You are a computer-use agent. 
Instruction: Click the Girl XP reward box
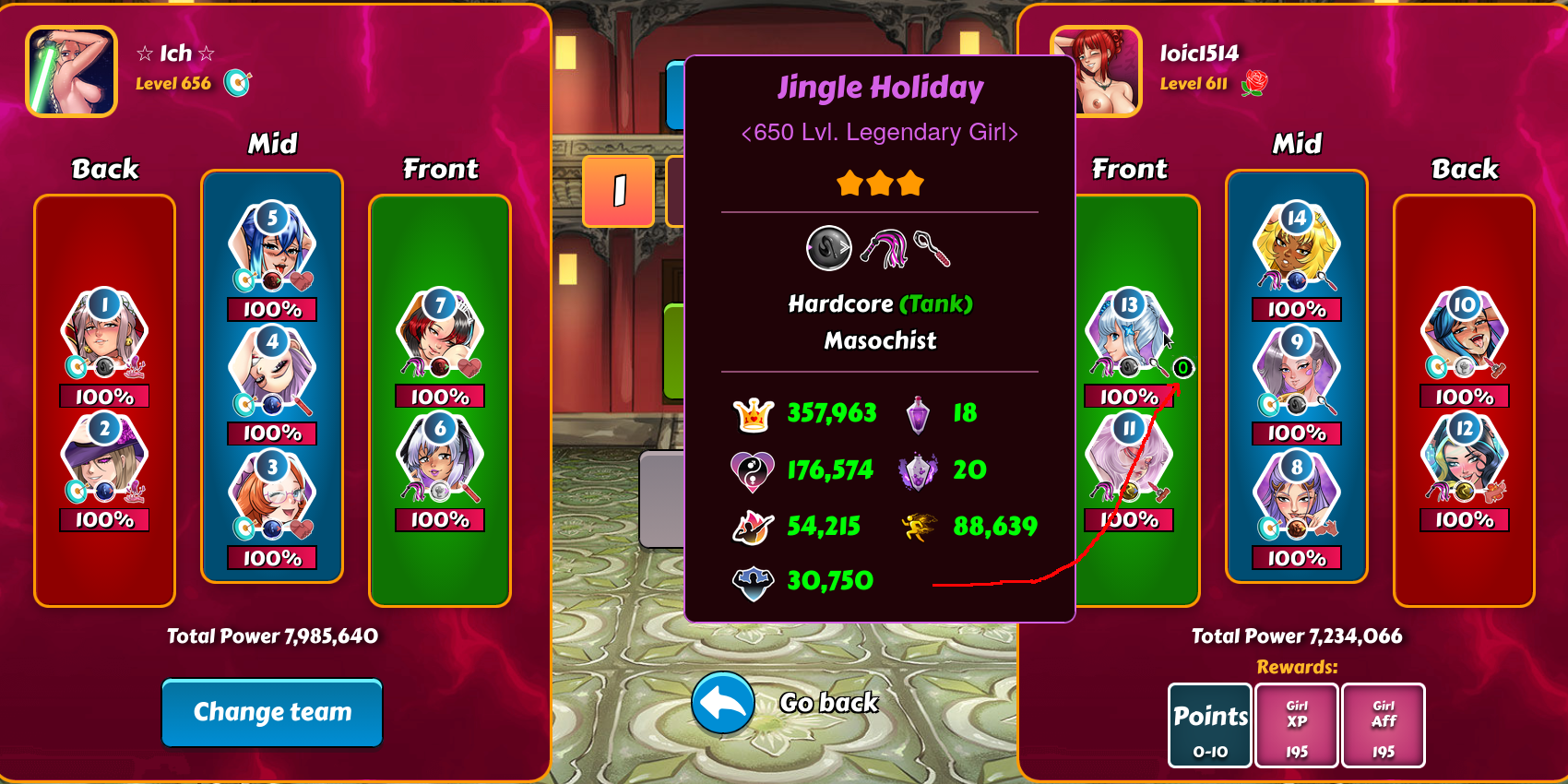click(1297, 726)
